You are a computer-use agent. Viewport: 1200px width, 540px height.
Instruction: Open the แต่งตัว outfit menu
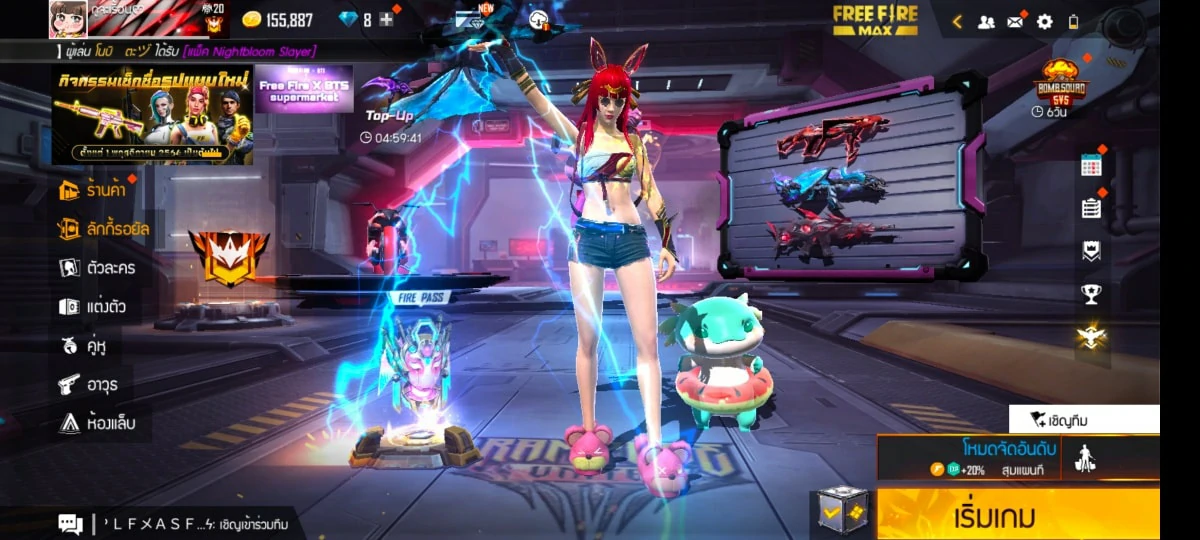coord(93,306)
